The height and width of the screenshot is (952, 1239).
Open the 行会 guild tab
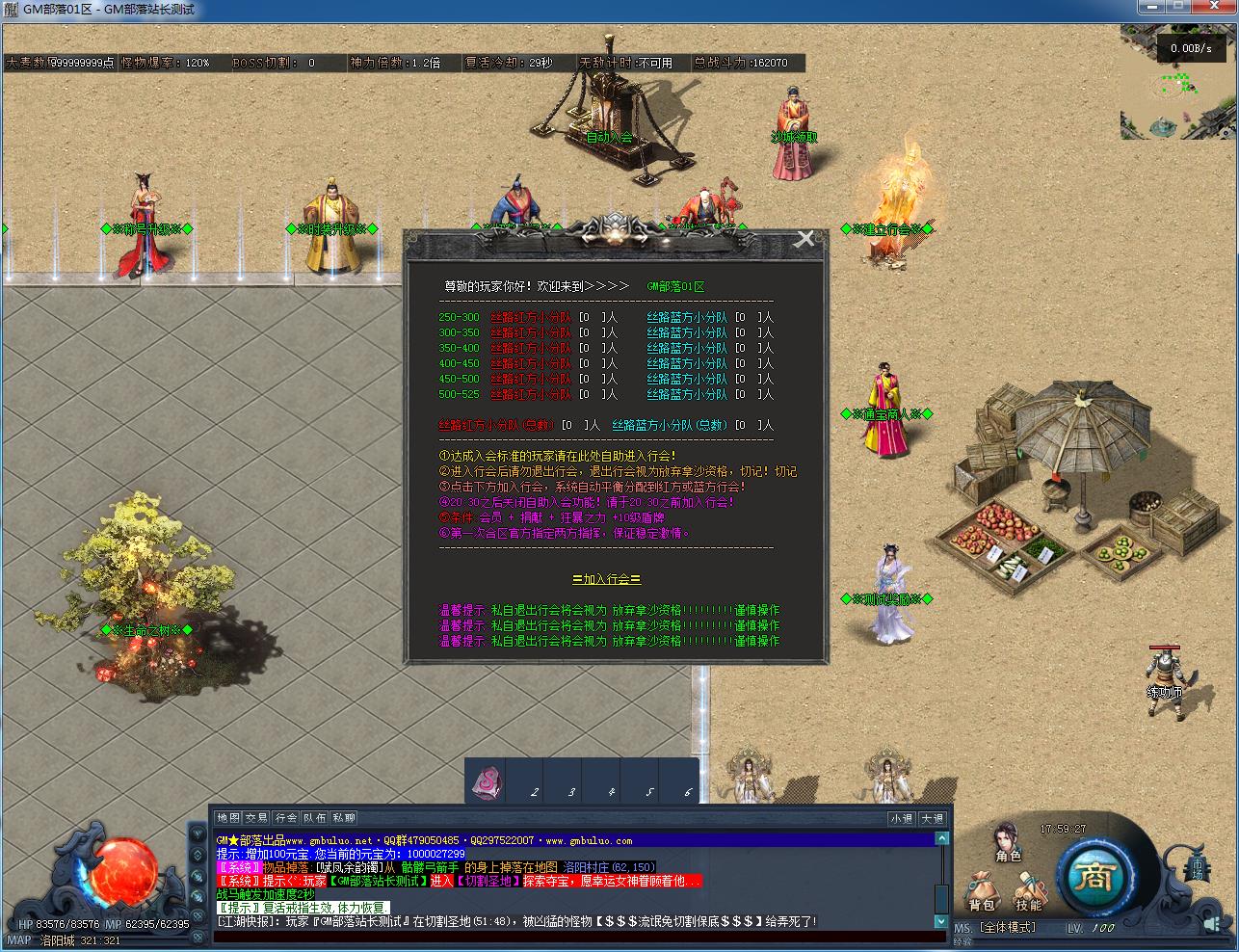(285, 818)
